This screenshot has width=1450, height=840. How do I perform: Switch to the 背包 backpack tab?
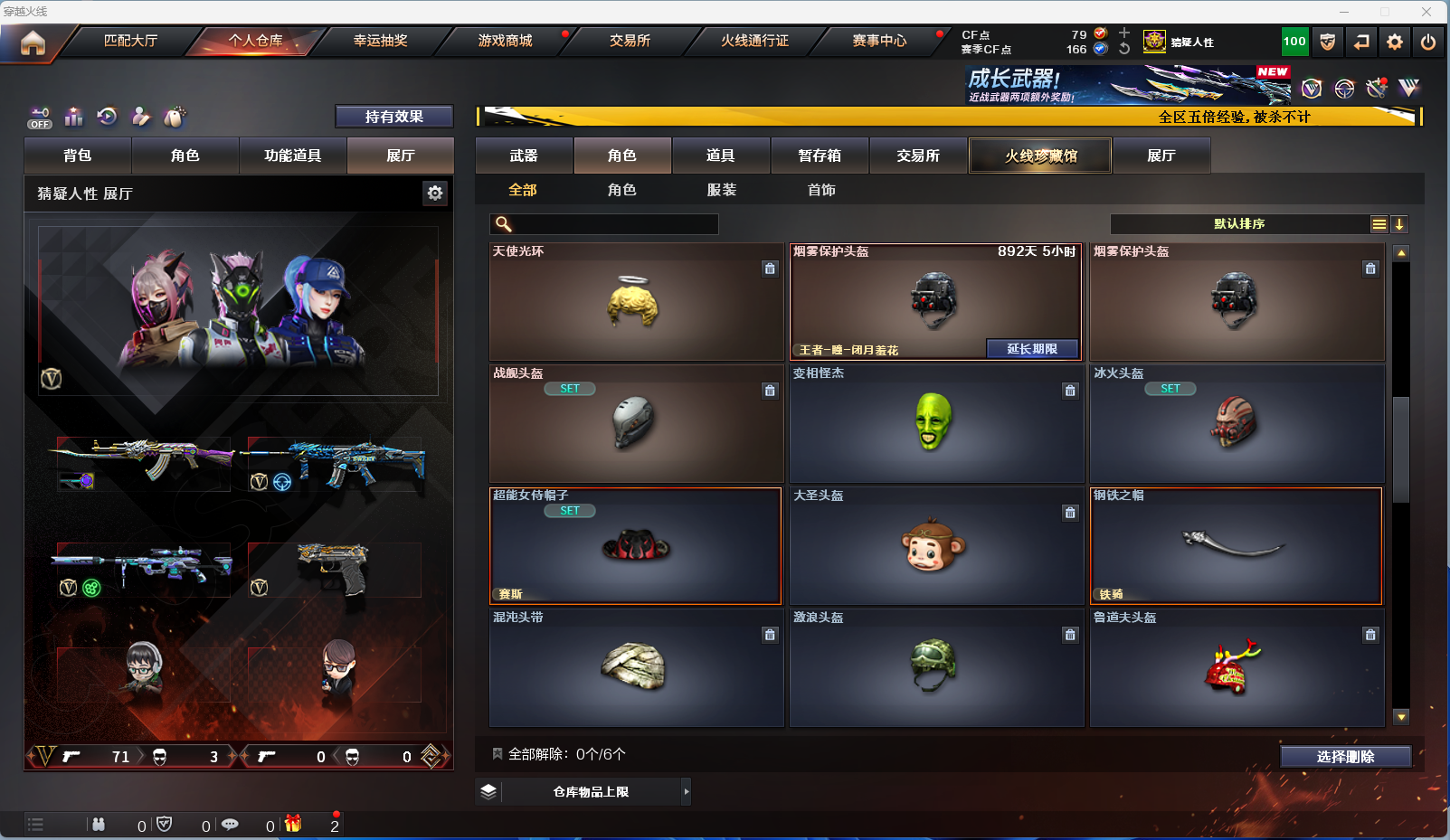click(x=78, y=156)
